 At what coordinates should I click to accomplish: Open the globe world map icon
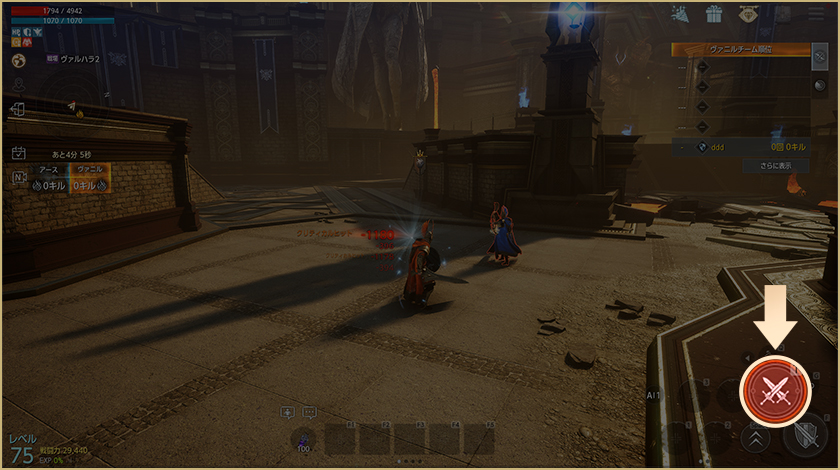pyautogui.click(x=18, y=61)
